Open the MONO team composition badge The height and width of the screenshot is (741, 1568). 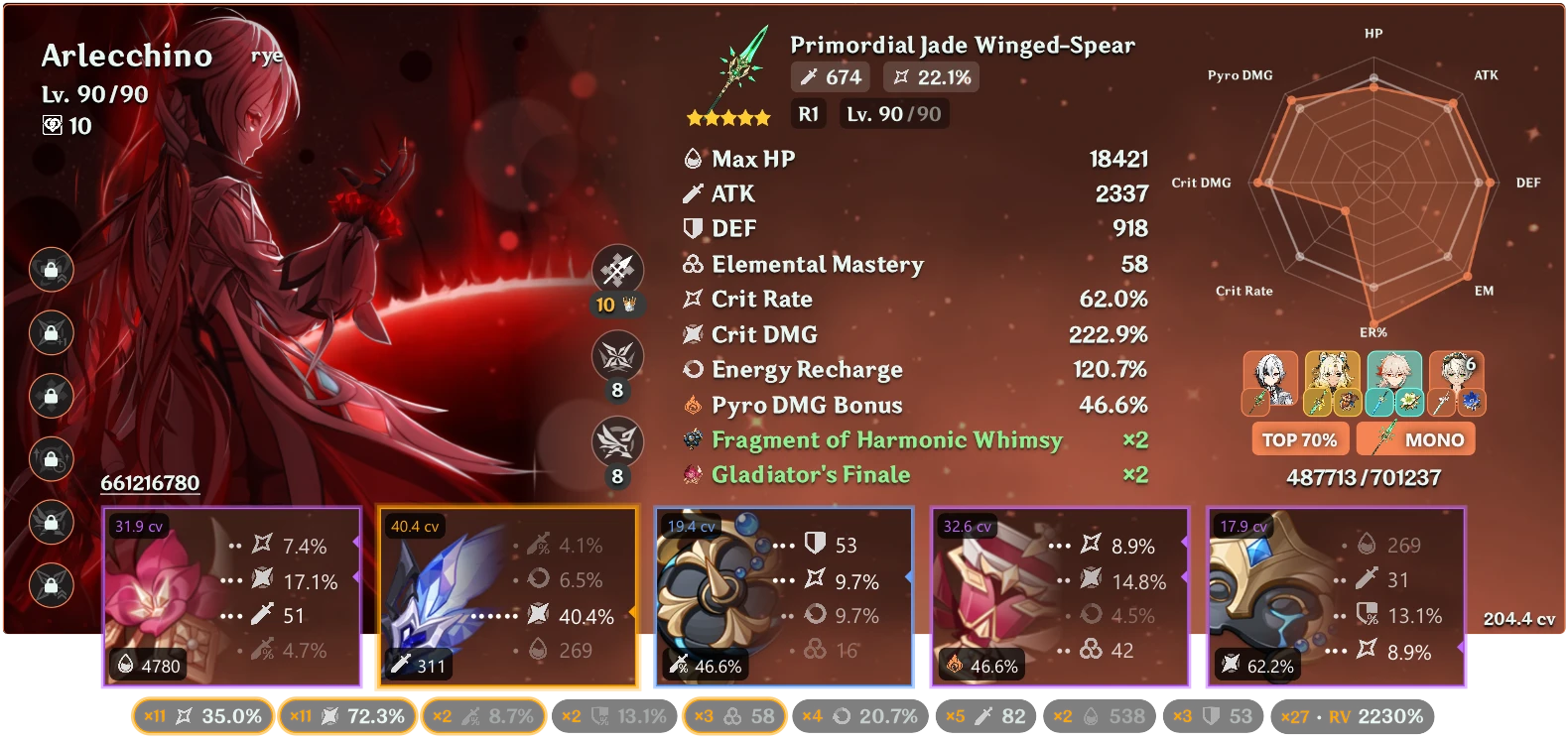pyautogui.click(x=1416, y=438)
